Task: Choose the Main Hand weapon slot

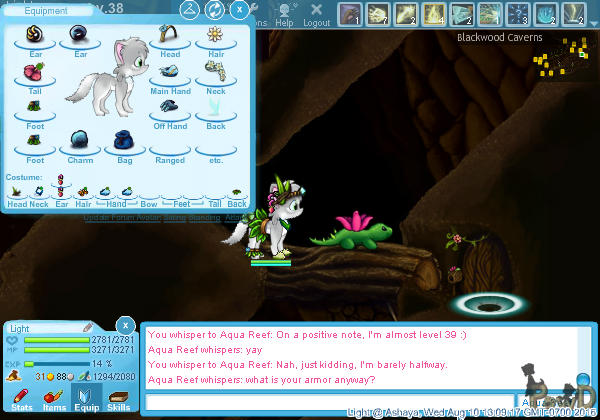Action: click(x=169, y=73)
